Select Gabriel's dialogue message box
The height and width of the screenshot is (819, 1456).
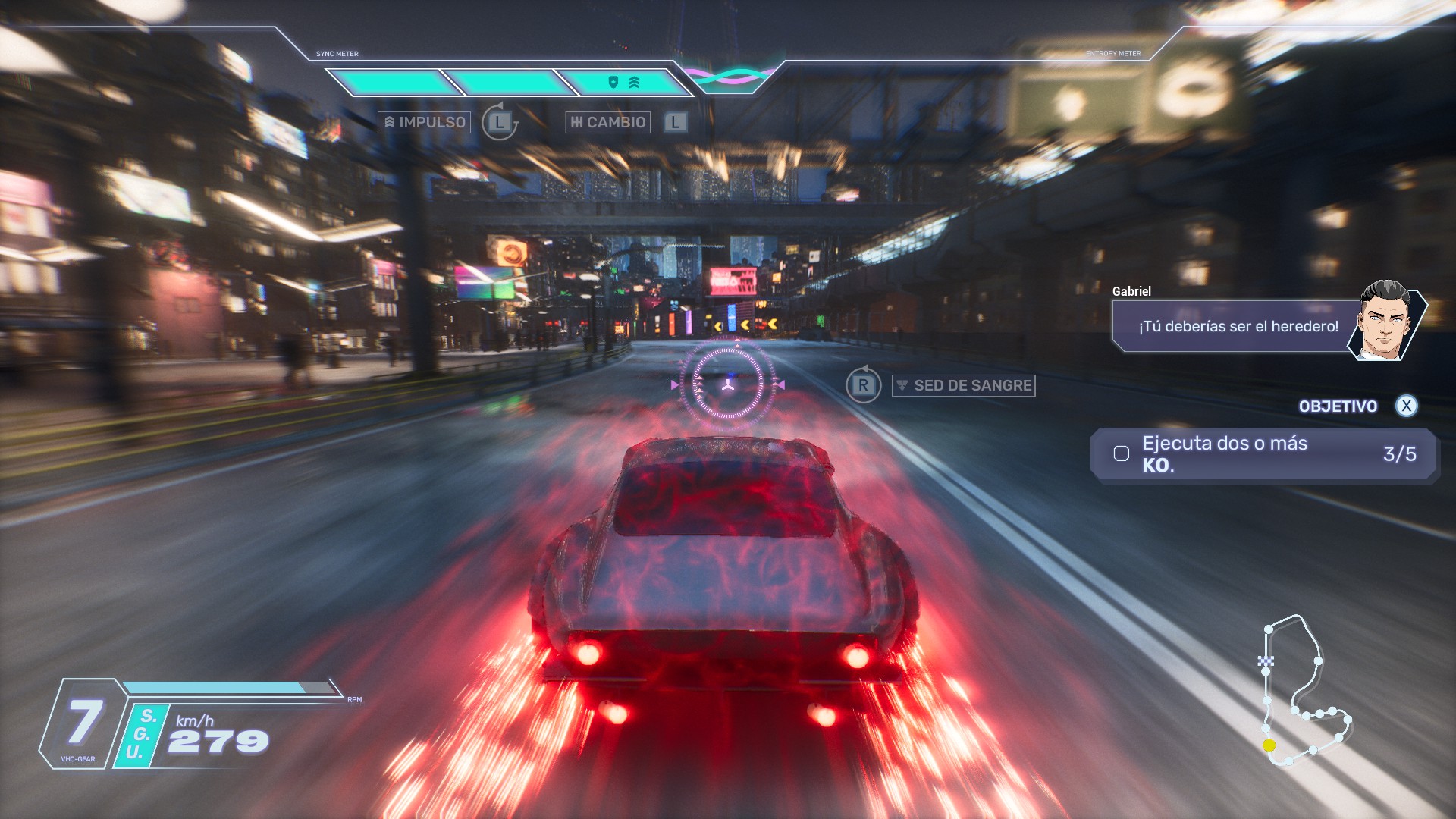[x=1236, y=326]
